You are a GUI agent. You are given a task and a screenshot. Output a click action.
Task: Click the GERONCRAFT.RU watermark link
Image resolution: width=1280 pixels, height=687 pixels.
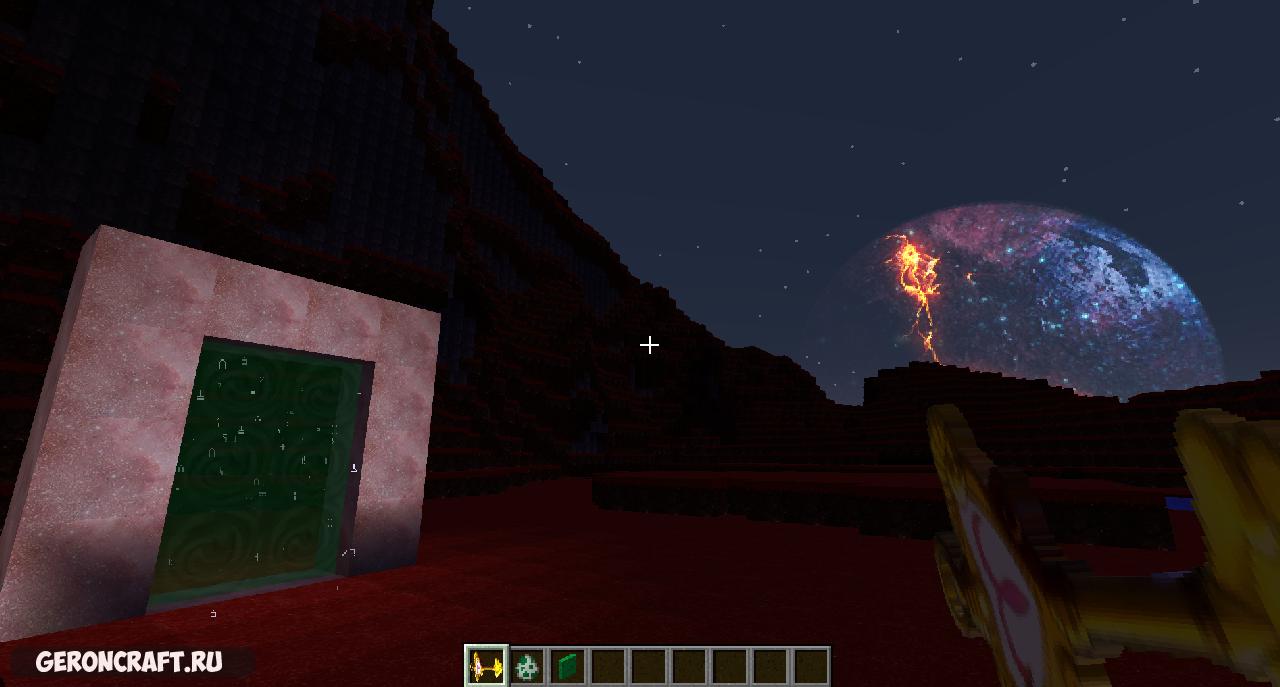[129, 662]
